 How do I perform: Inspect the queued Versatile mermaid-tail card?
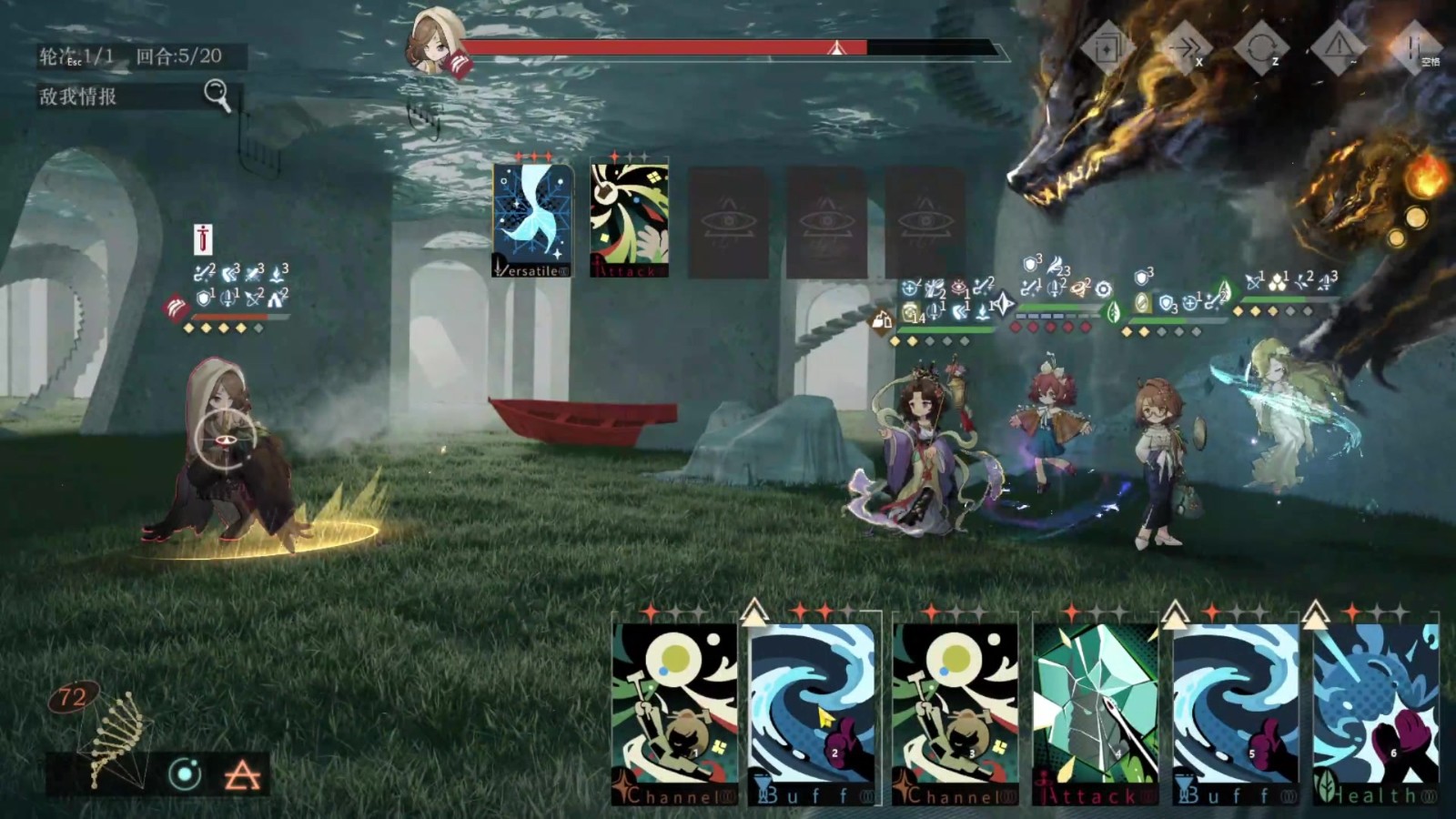click(532, 220)
